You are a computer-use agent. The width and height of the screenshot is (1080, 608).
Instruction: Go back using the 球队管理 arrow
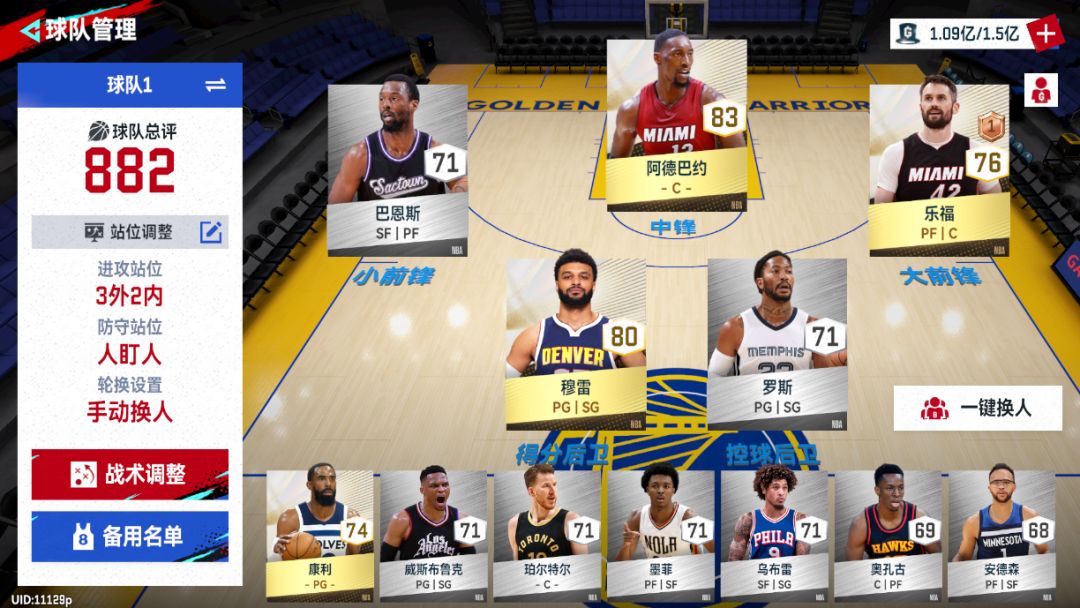pyautogui.click(x=31, y=29)
